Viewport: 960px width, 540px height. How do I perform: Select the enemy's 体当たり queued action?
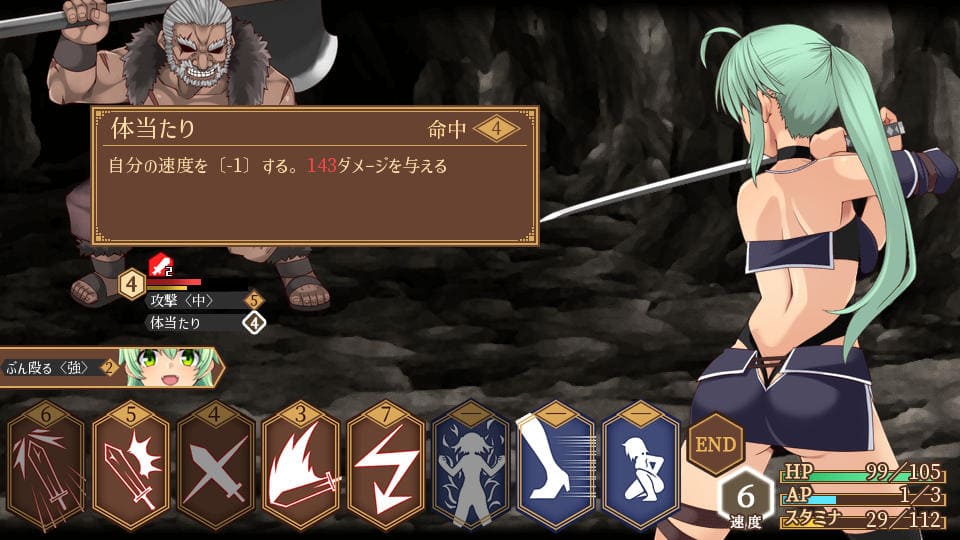pyautogui.click(x=195, y=323)
